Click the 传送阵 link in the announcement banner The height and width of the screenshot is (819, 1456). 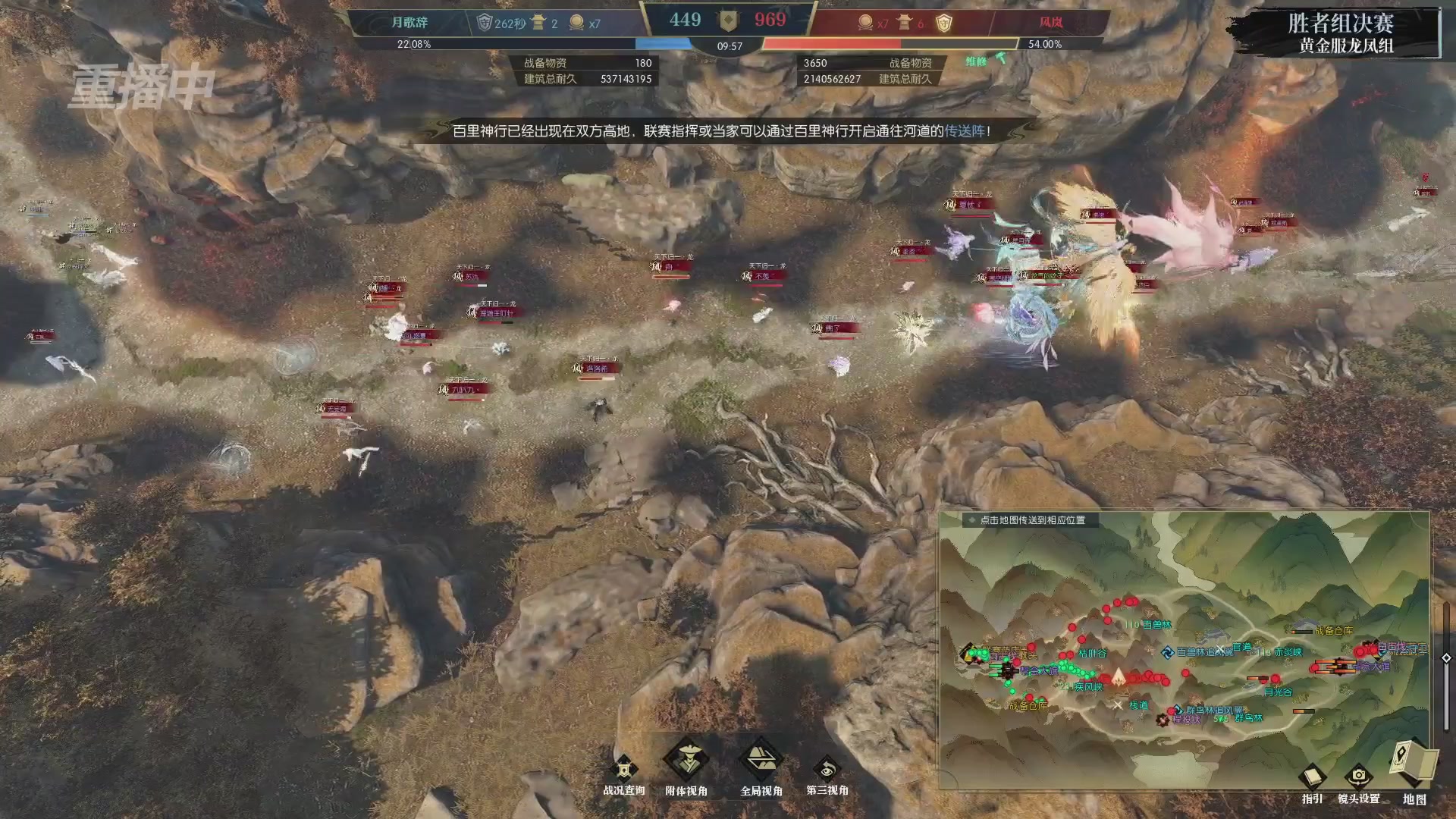[x=961, y=130]
